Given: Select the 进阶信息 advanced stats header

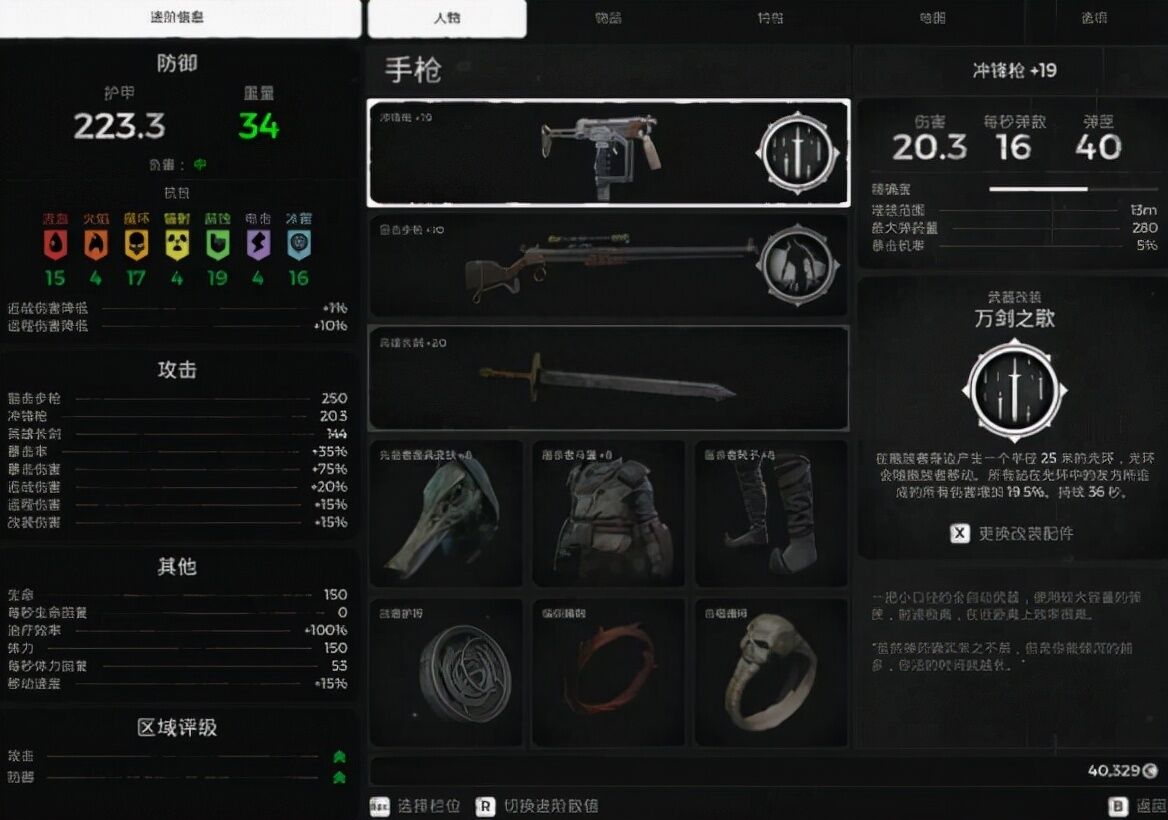Looking at the screenshot, I should click(x=179, y=18).
